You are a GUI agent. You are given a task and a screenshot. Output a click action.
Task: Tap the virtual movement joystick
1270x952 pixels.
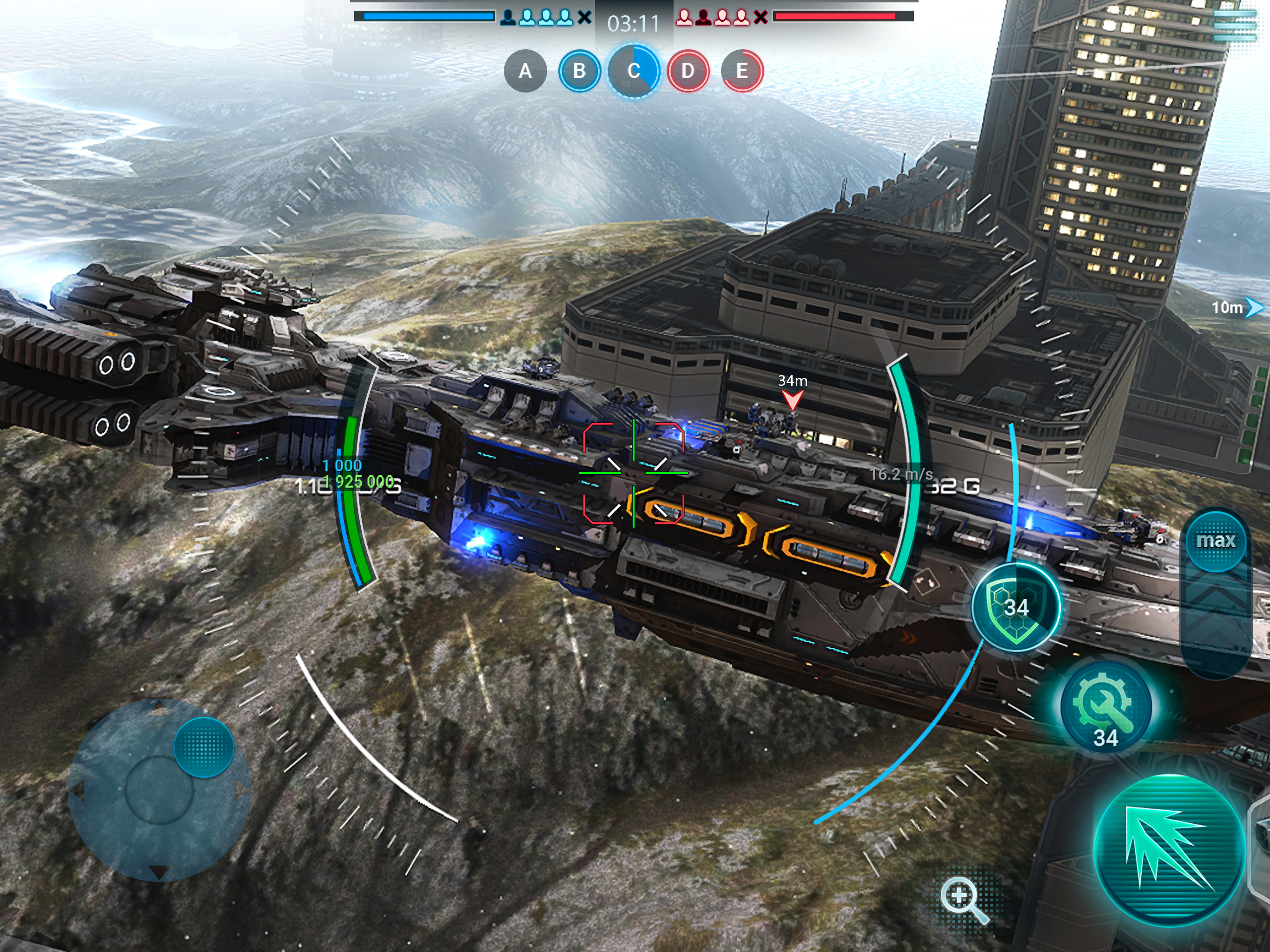tap(159, 790)
